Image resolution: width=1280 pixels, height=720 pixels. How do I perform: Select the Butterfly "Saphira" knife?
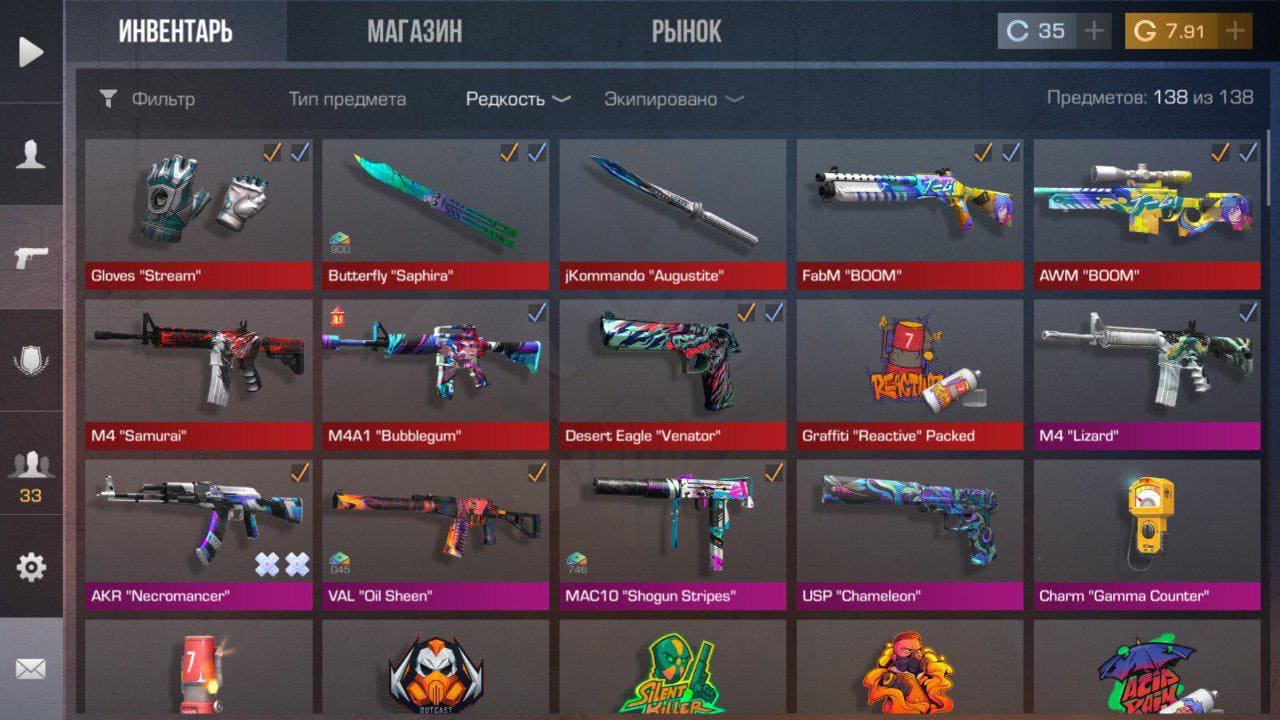pyautogui.click(x=435, y=214)
